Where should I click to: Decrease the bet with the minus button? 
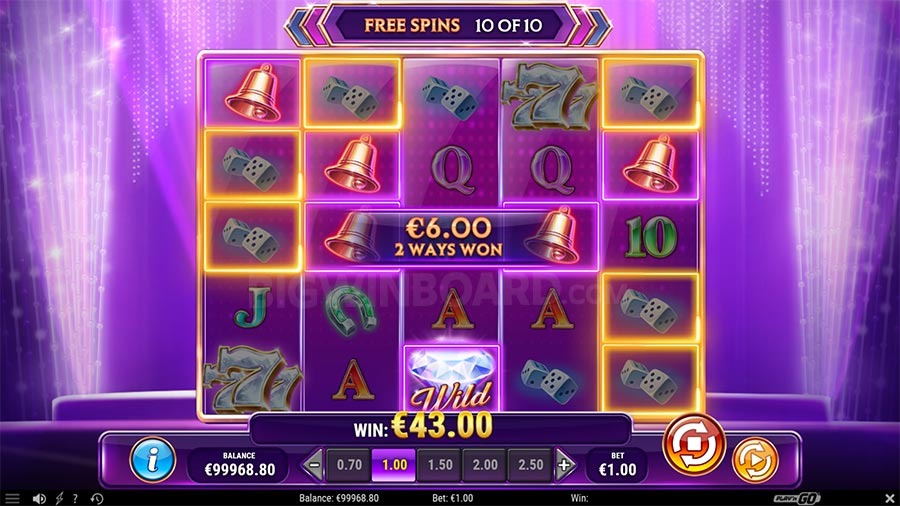pos(314,465)
